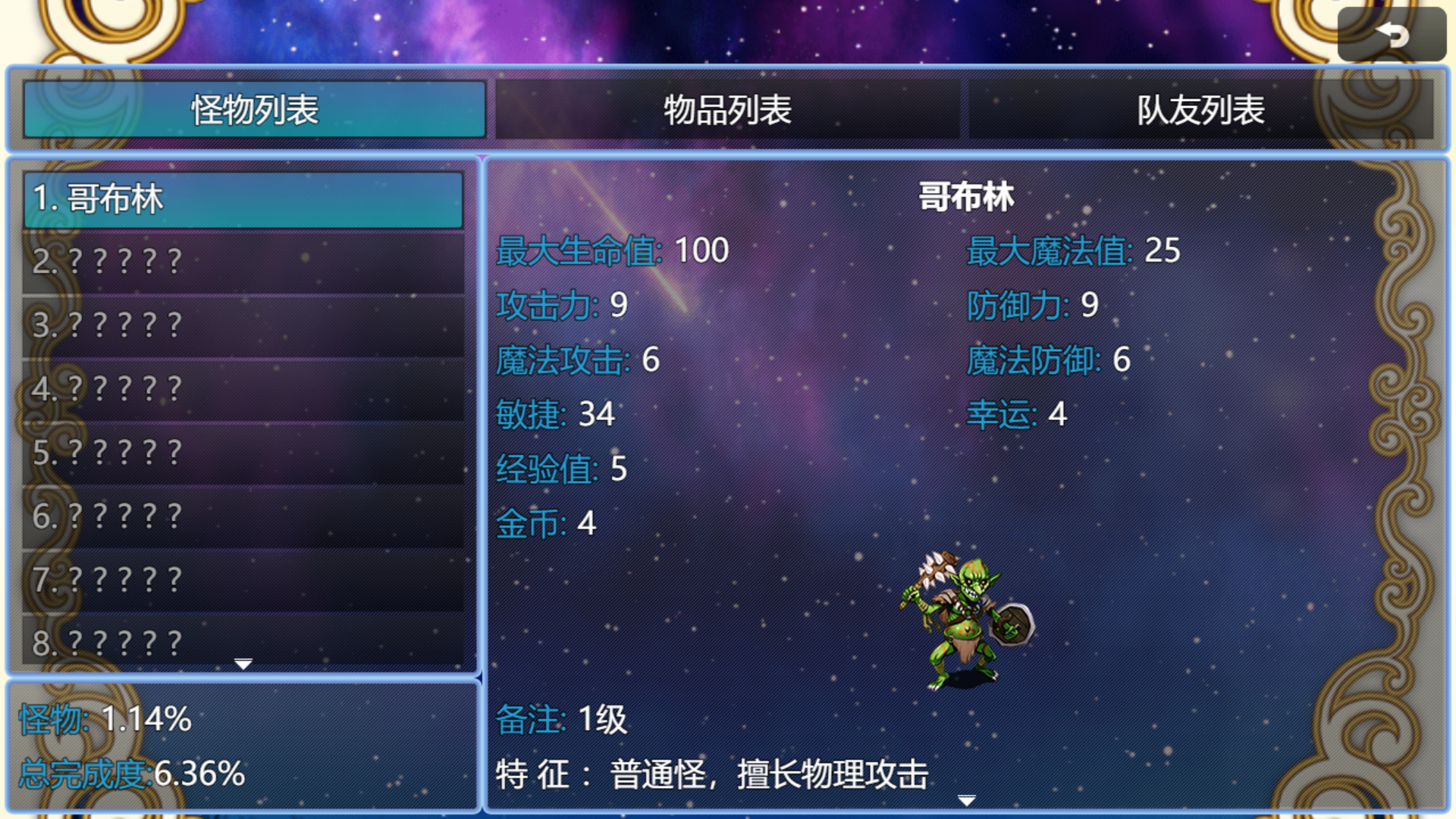Click the 最大生命值 stat label
Screen dimensions: 1456x819
tap(575, 250)
